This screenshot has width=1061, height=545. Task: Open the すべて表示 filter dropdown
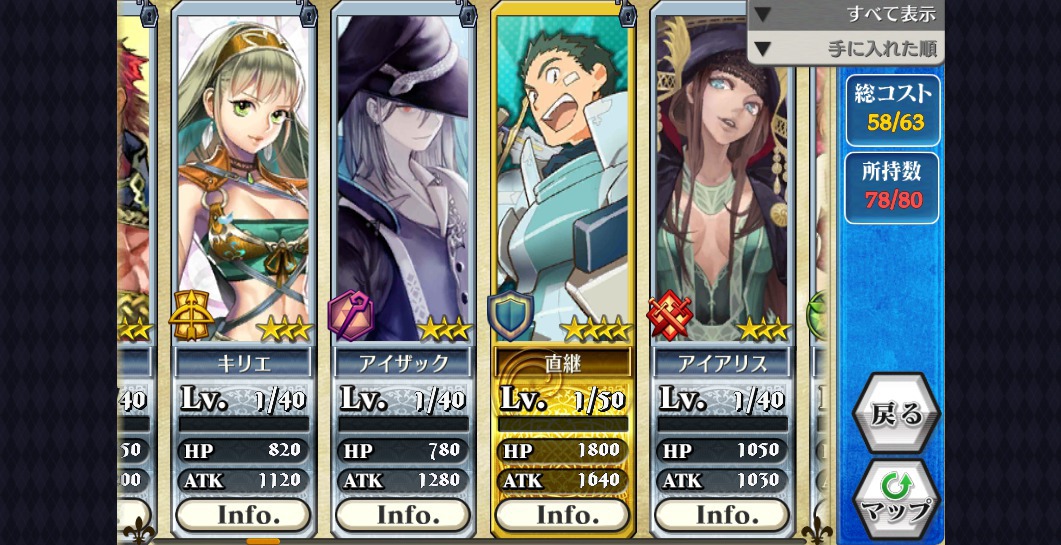[x=845, y=14]
